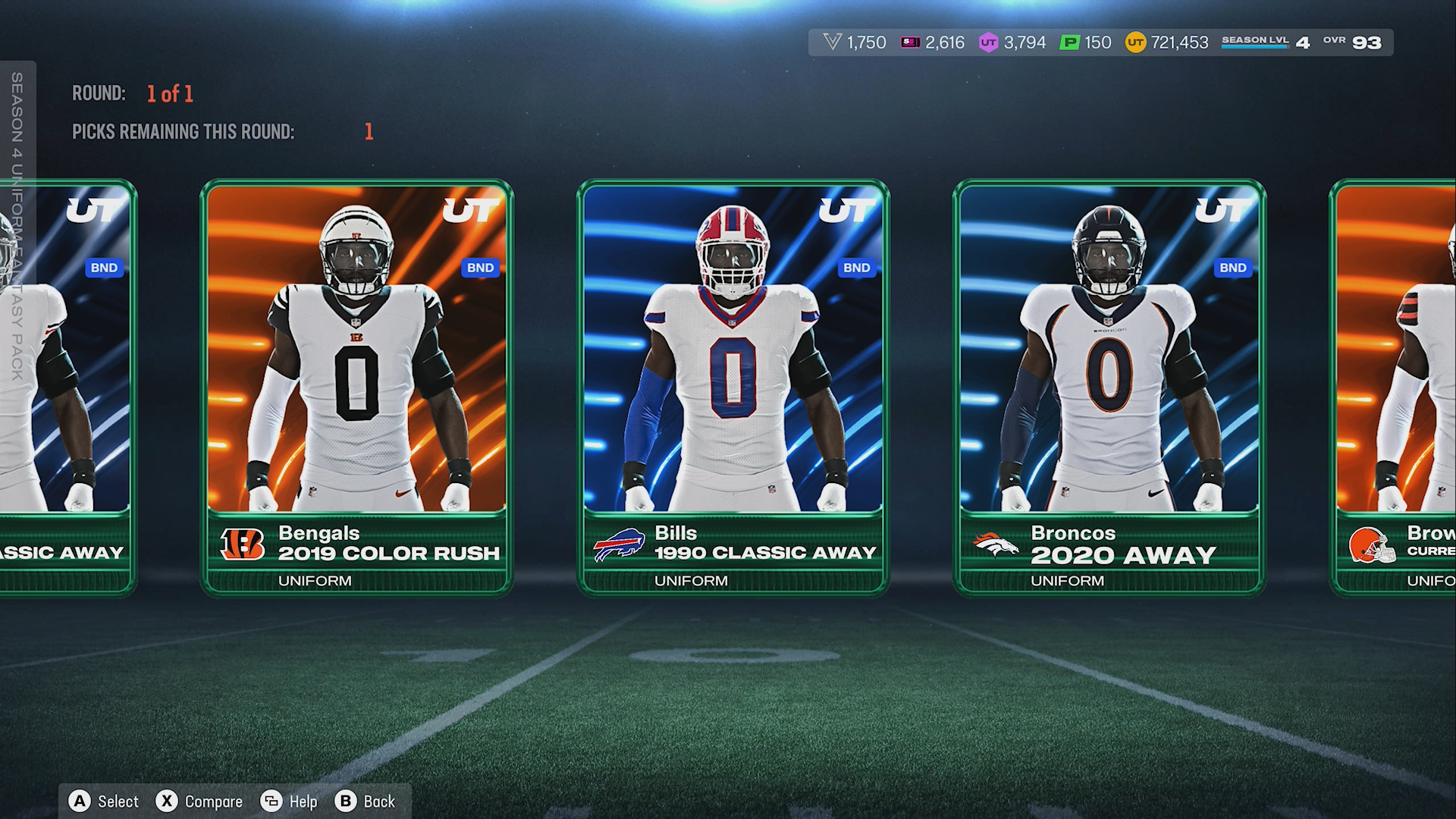Select the partially visible Browns uniform card

point(1395,387)
